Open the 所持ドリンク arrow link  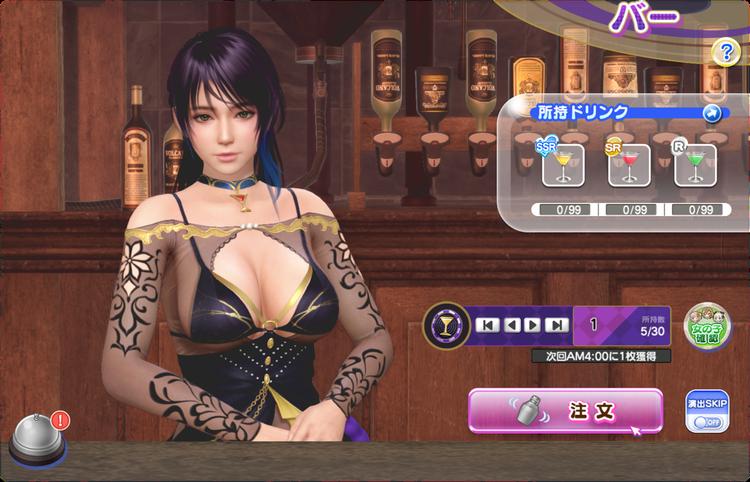pyautogui.click(x=712, y=113)
